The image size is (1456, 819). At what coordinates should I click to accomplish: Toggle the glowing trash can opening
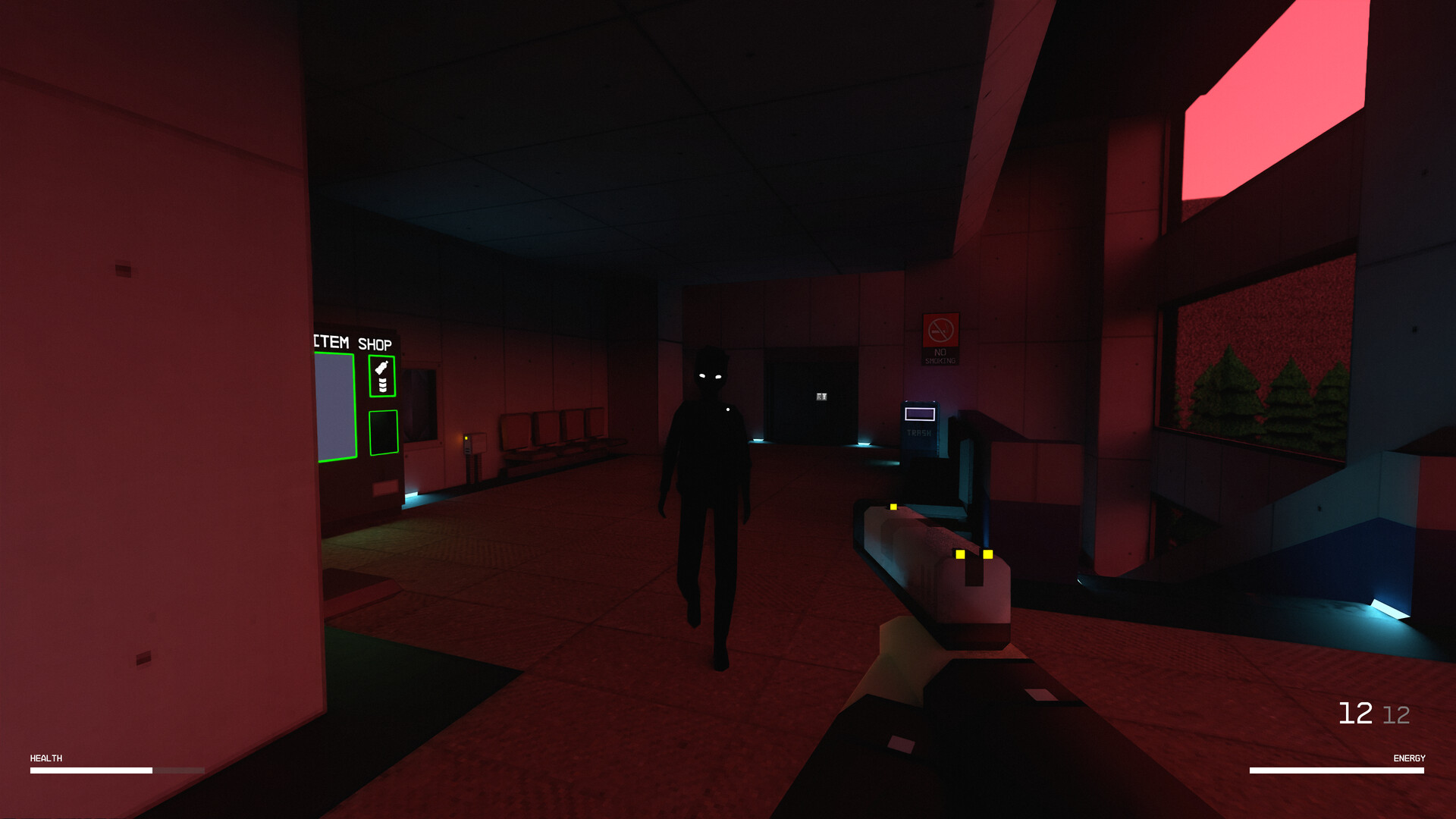click(920, 414)
